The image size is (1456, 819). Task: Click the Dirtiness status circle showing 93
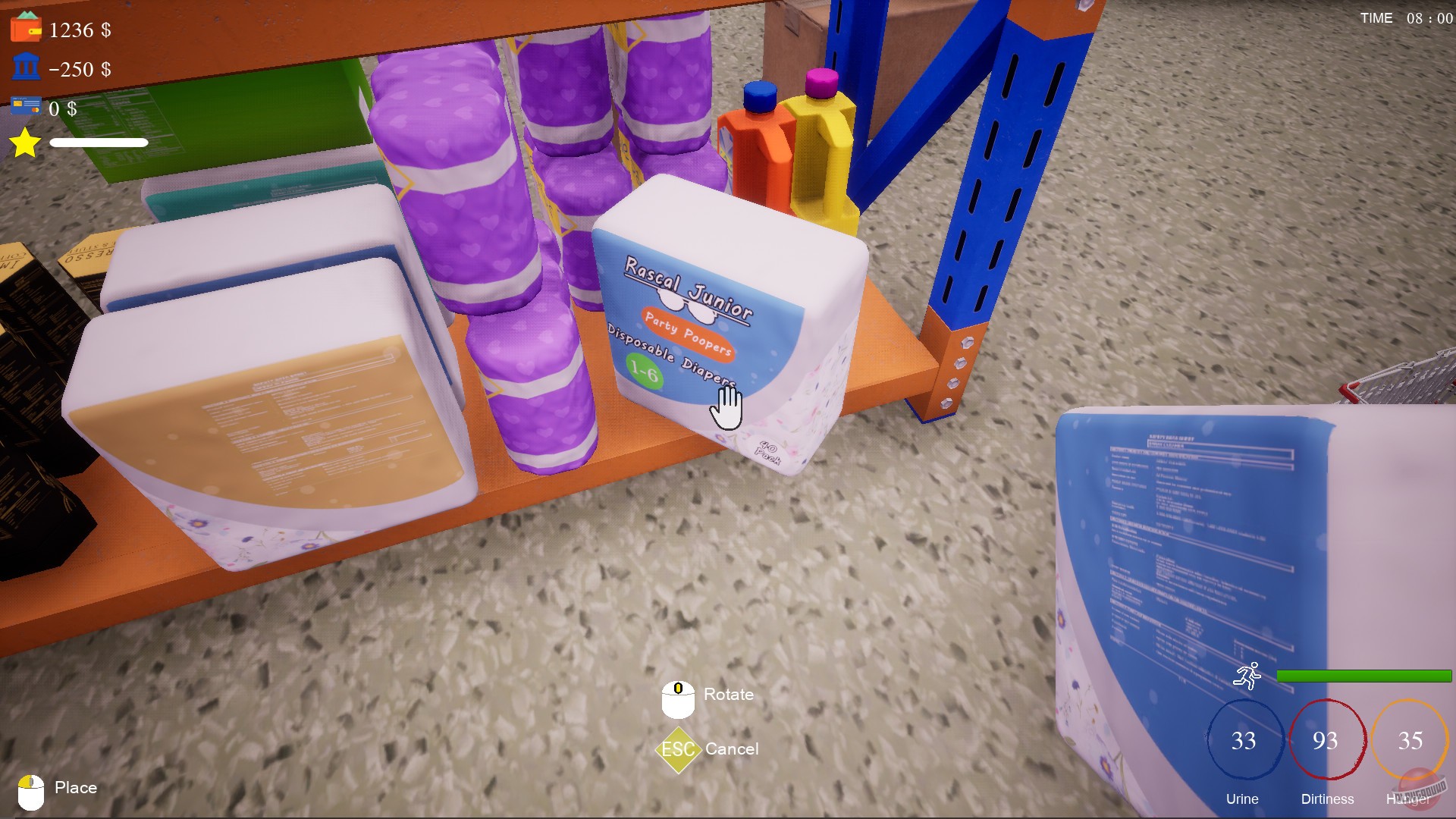pyautogui.click(x=1326, y=739)
